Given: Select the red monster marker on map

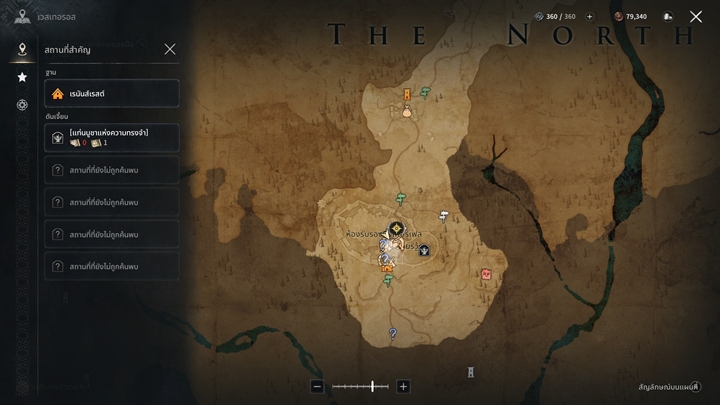Looking at the screenshot, I should pyautogui.click(x=487, y=273).
